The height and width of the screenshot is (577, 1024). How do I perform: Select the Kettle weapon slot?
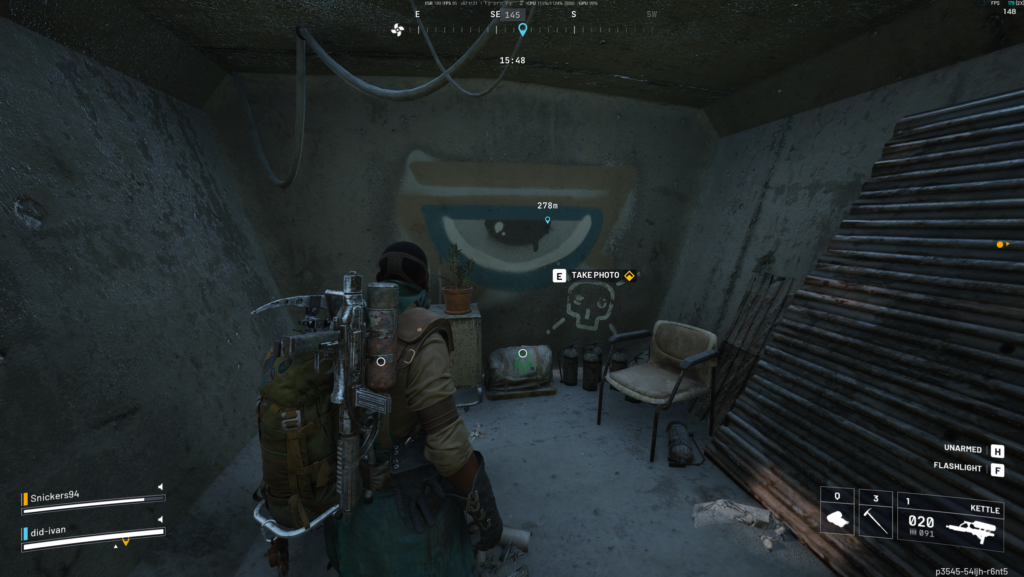(x=951, y=519)
